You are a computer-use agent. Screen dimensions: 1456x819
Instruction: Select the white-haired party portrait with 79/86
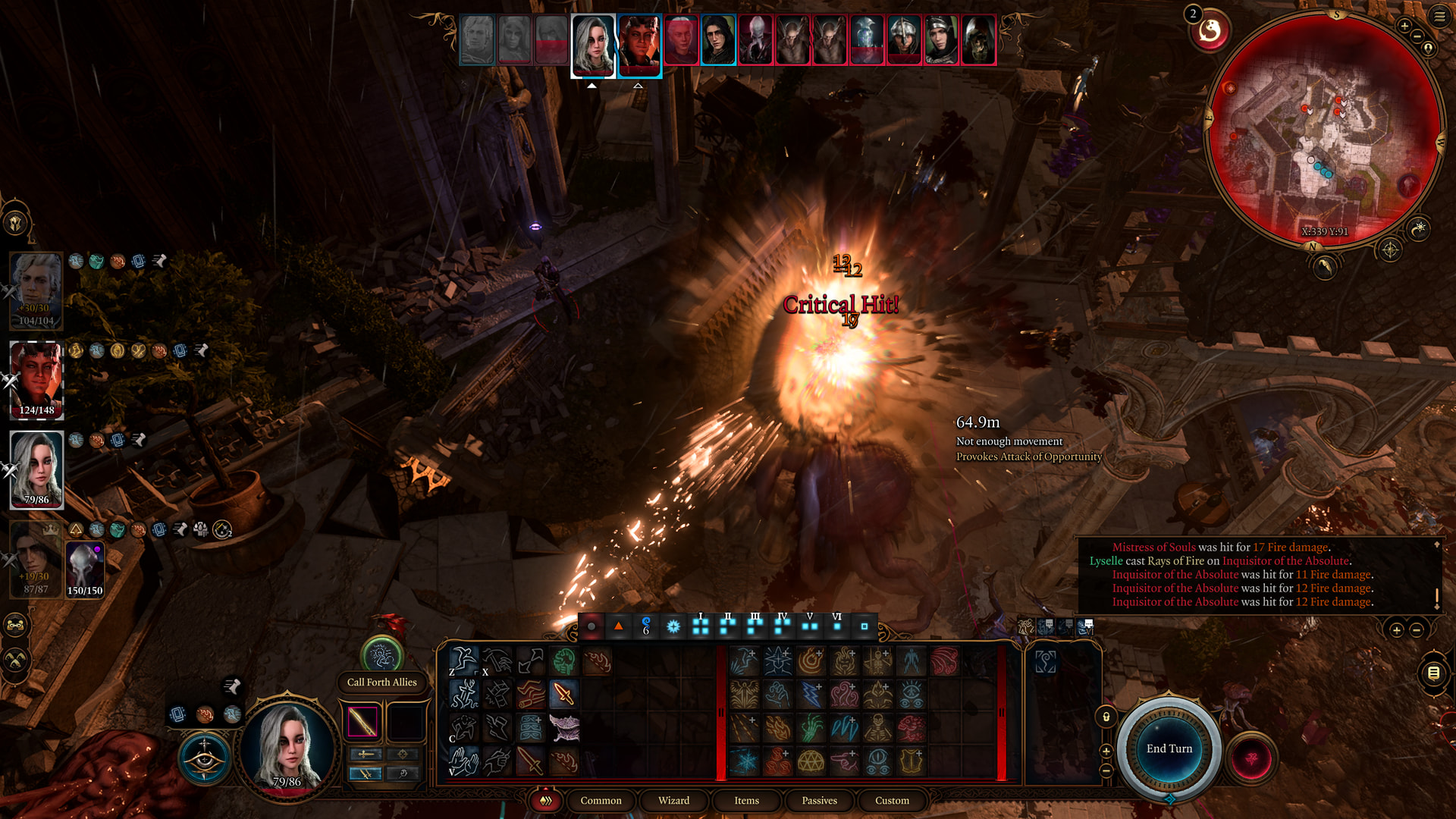tap(36, 469)
